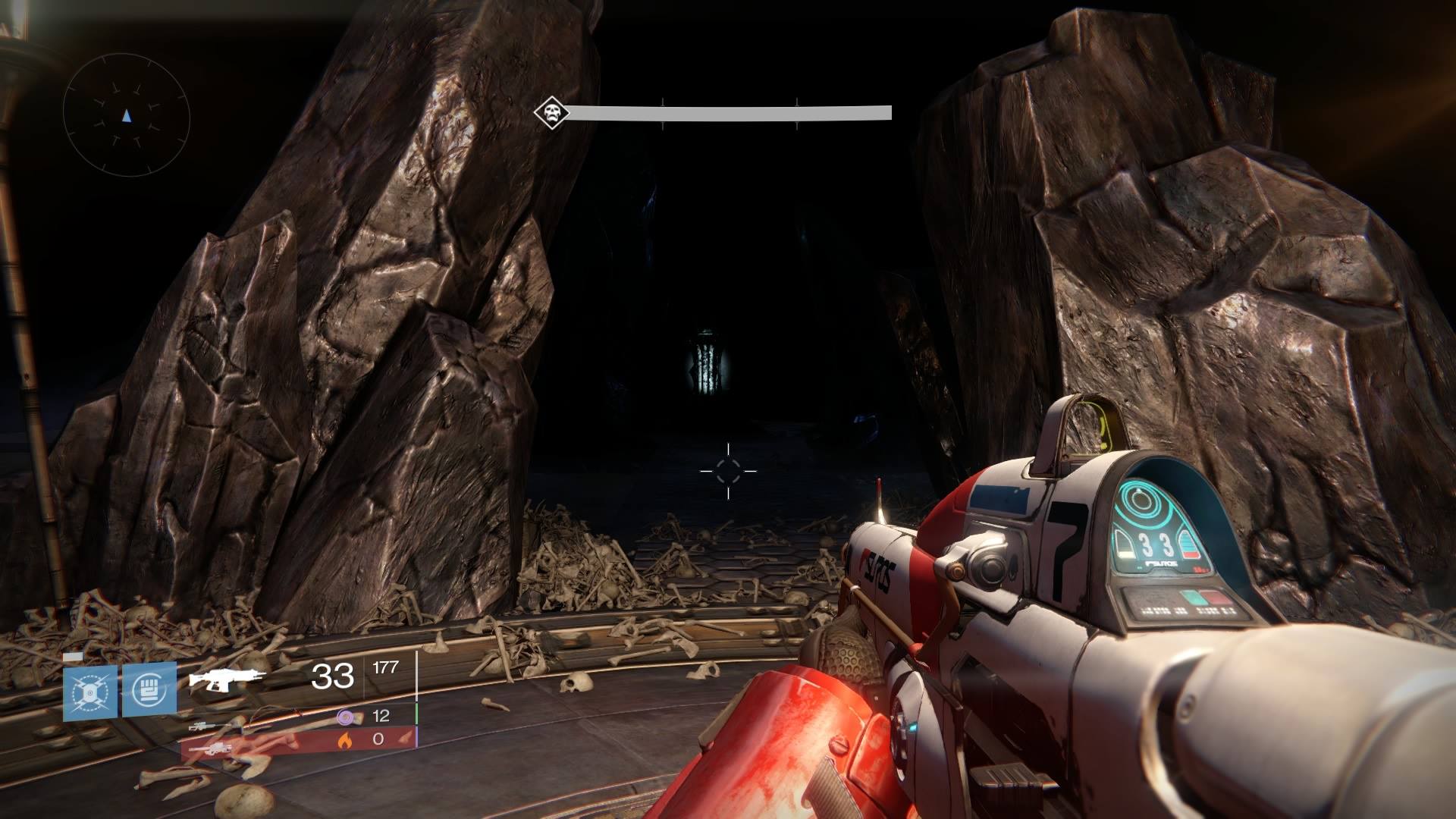Viewport: 1456px width, 819px height.
Task: Click the circular radar display
Action: pyautogui.click(x=126, y=116)
